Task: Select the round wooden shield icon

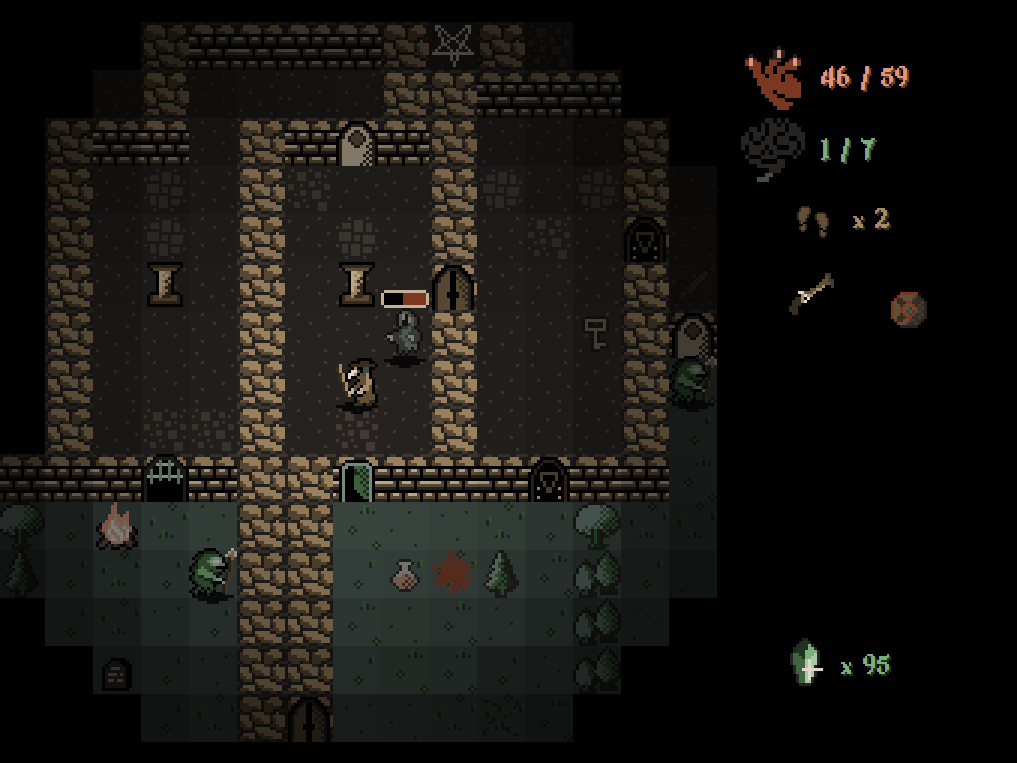Action: point(908,308)
